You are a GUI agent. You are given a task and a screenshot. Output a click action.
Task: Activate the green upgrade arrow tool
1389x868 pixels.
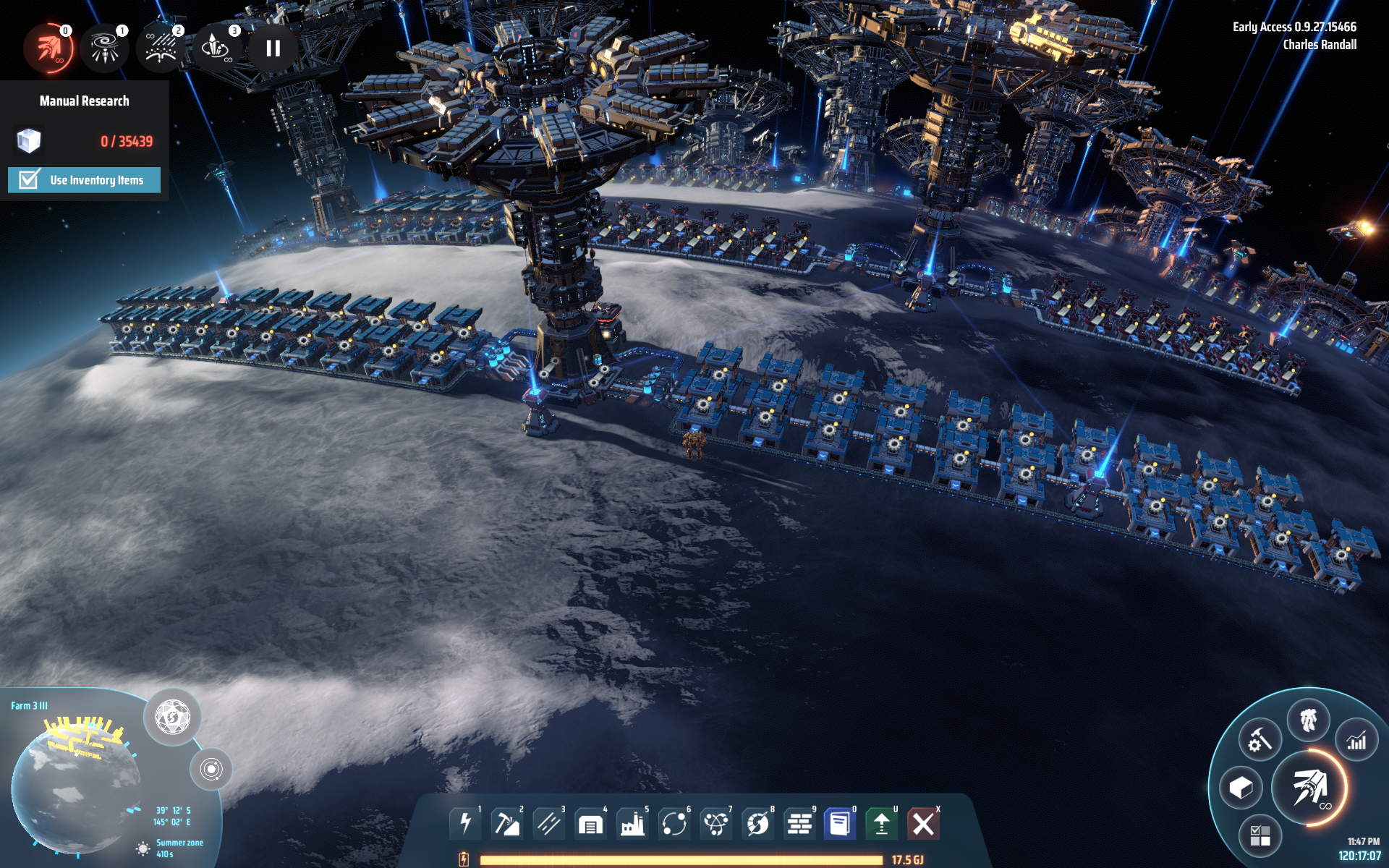882,823
